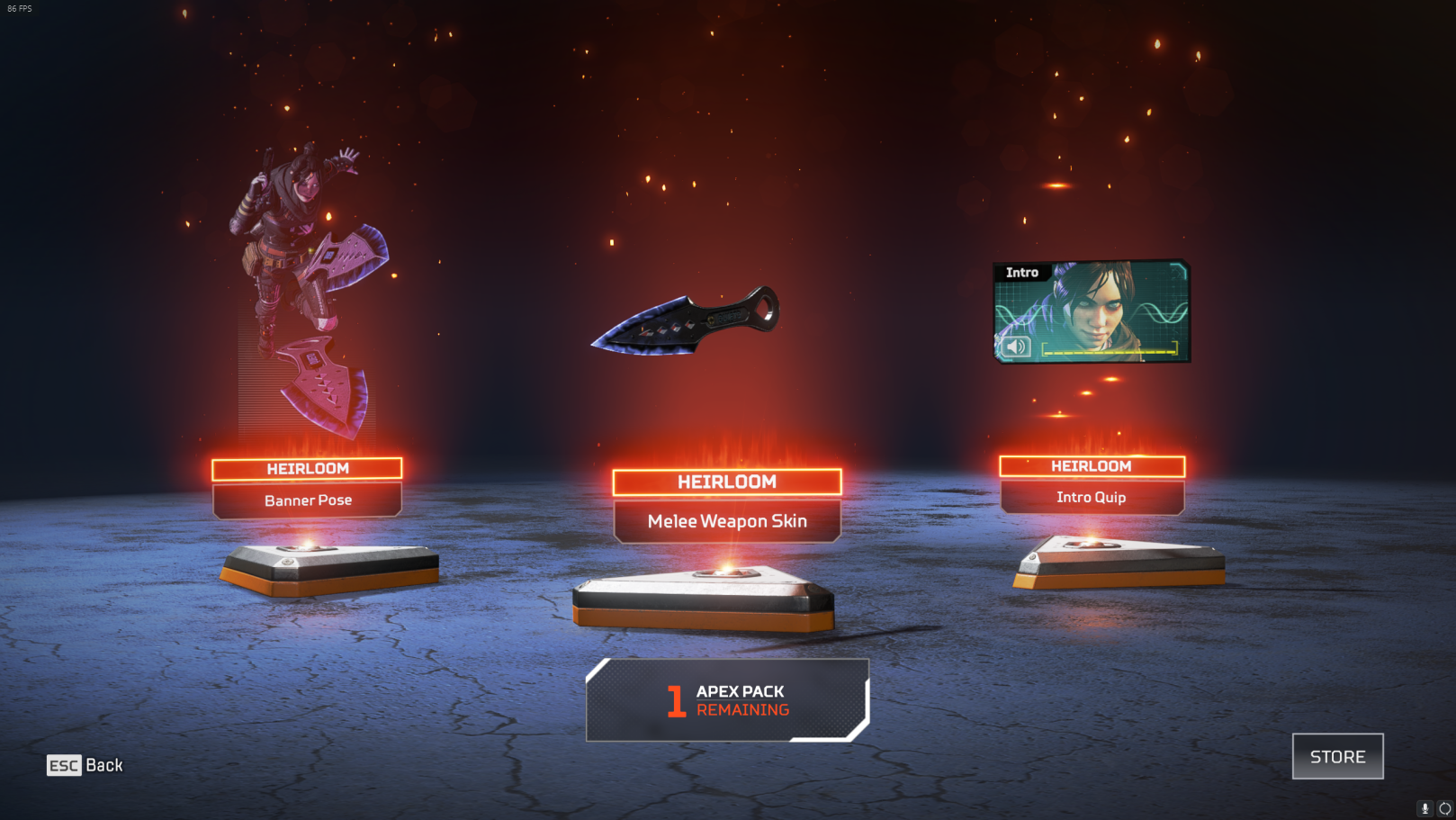The width and height of the screenshot is (1456, 820).
Task: Open the STORE from the bottom right button
Action: pyautogui.click(x=1337, y=756)
